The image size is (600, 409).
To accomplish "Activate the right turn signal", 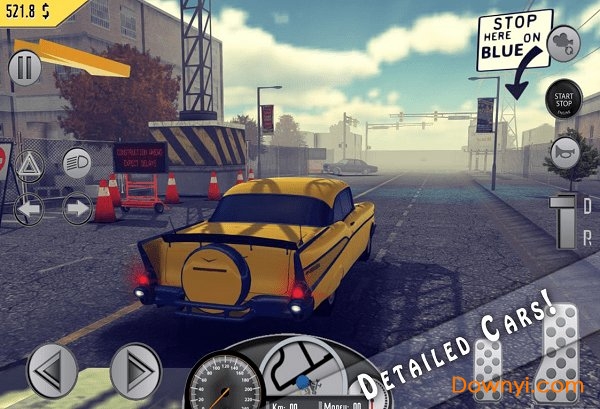I will (77, 208).
